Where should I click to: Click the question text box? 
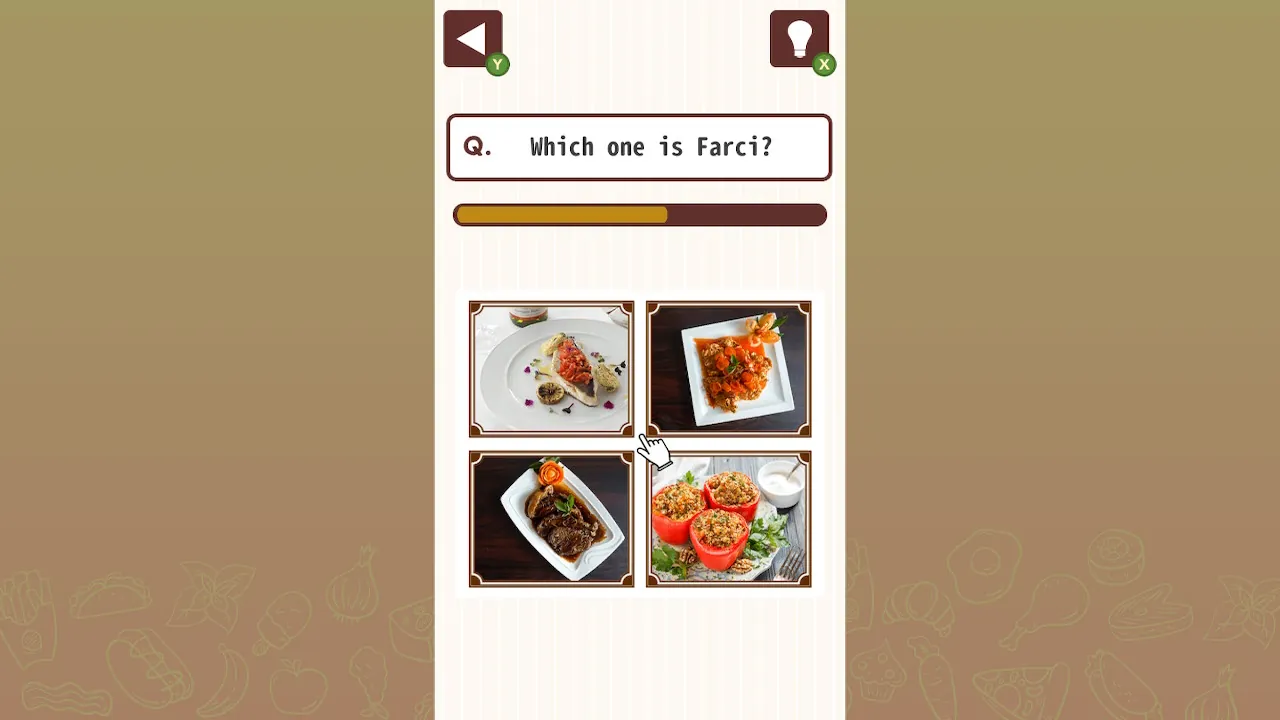(x=639, y=147)
